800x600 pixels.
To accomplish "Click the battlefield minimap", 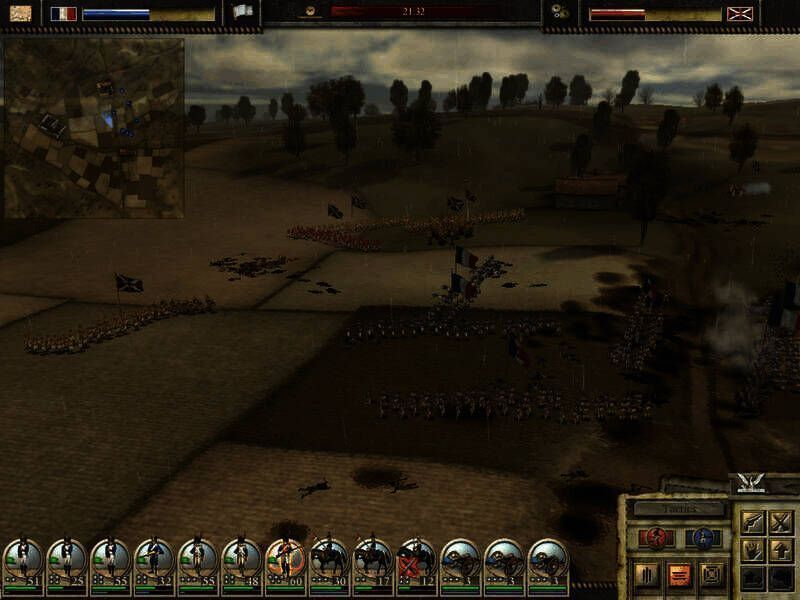I will (x=94, y=128).
